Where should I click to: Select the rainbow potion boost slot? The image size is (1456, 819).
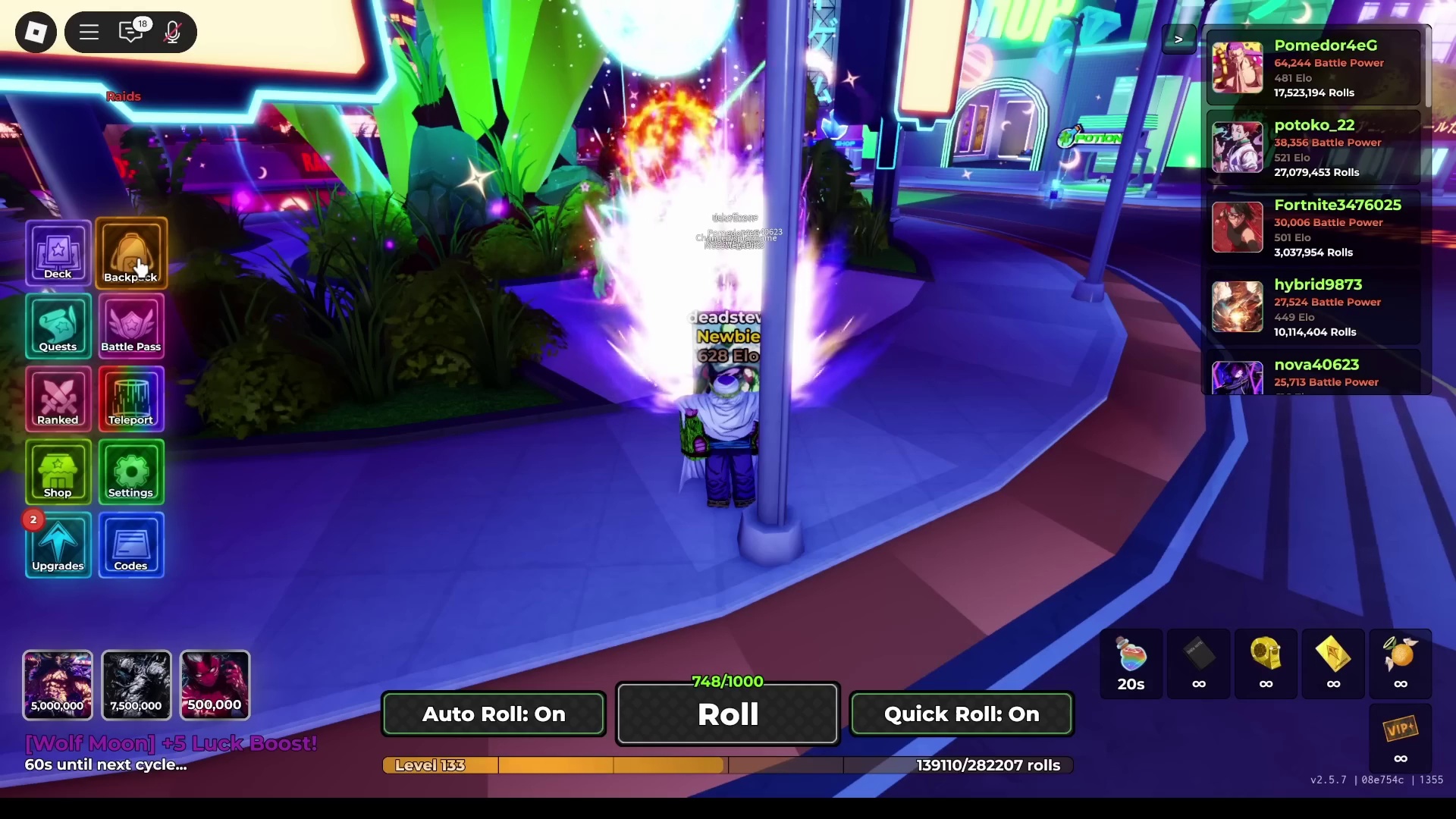coord(1131,664)
